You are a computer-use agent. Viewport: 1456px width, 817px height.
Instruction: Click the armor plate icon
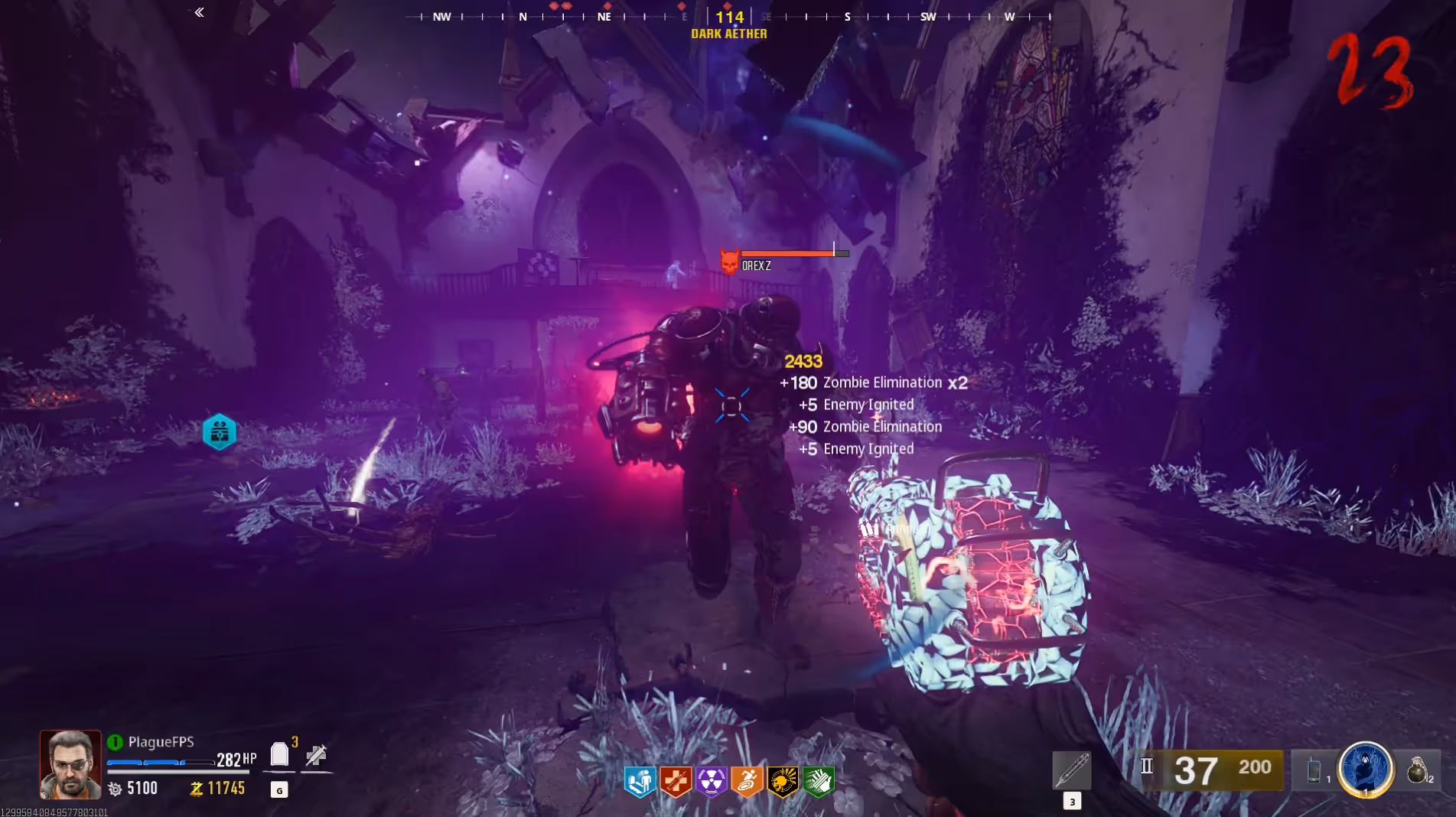280,755
